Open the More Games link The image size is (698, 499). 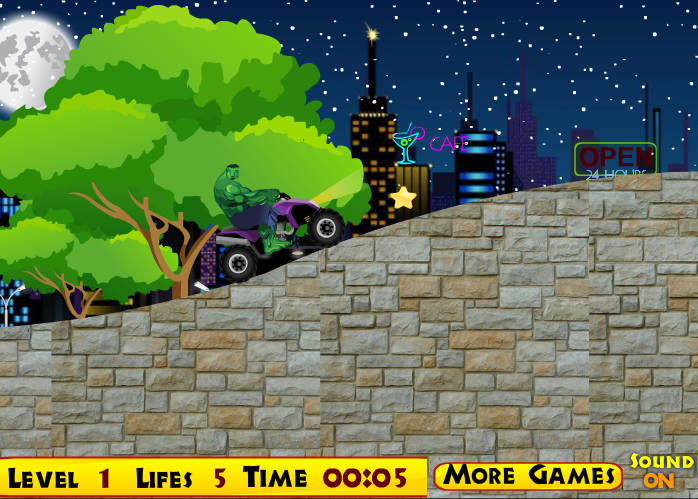pos(528,475)
